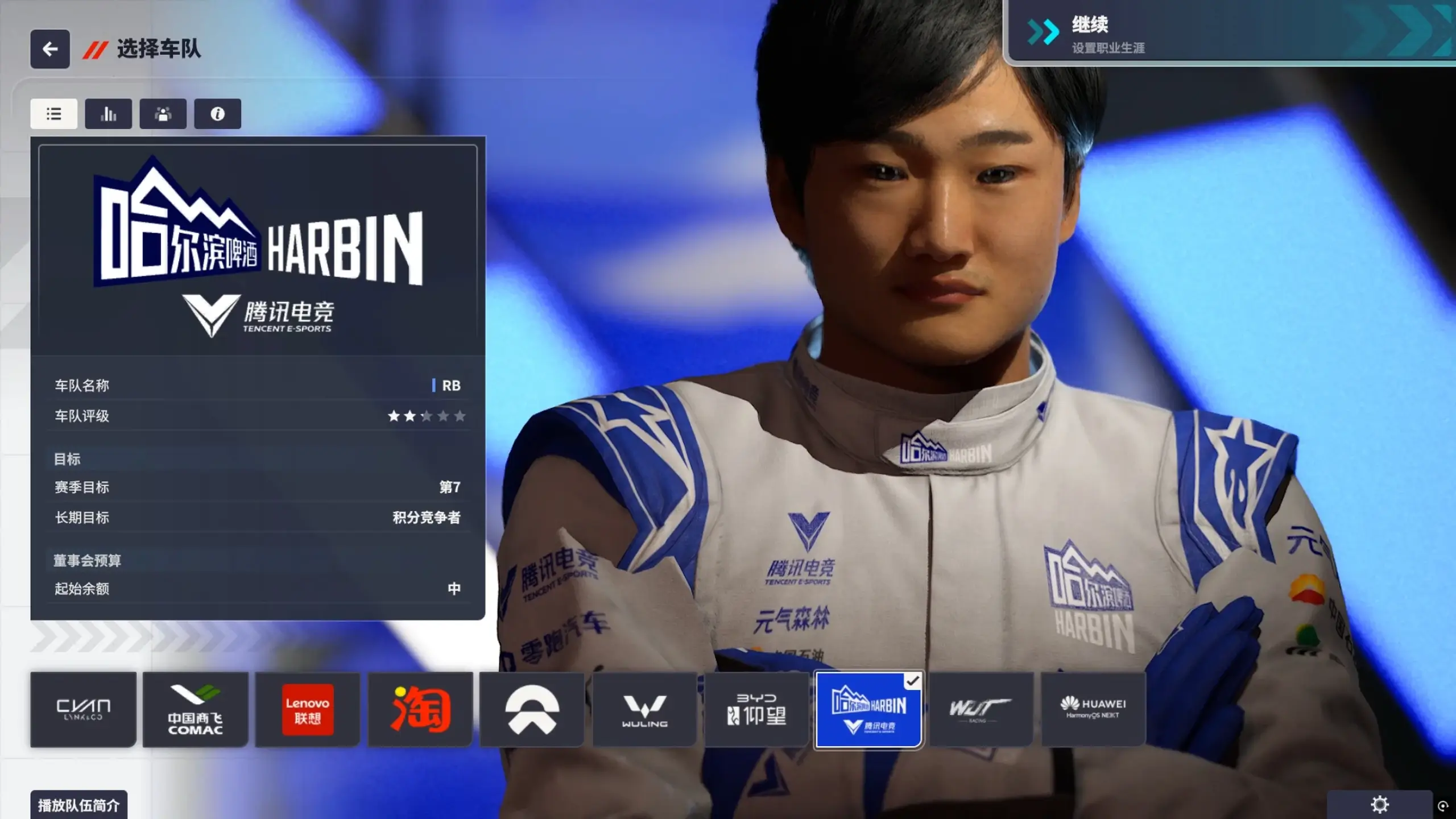Show the team personnel tab
Image resolution: width=1456 pixels, height=819 pixels.
point(163,114)
